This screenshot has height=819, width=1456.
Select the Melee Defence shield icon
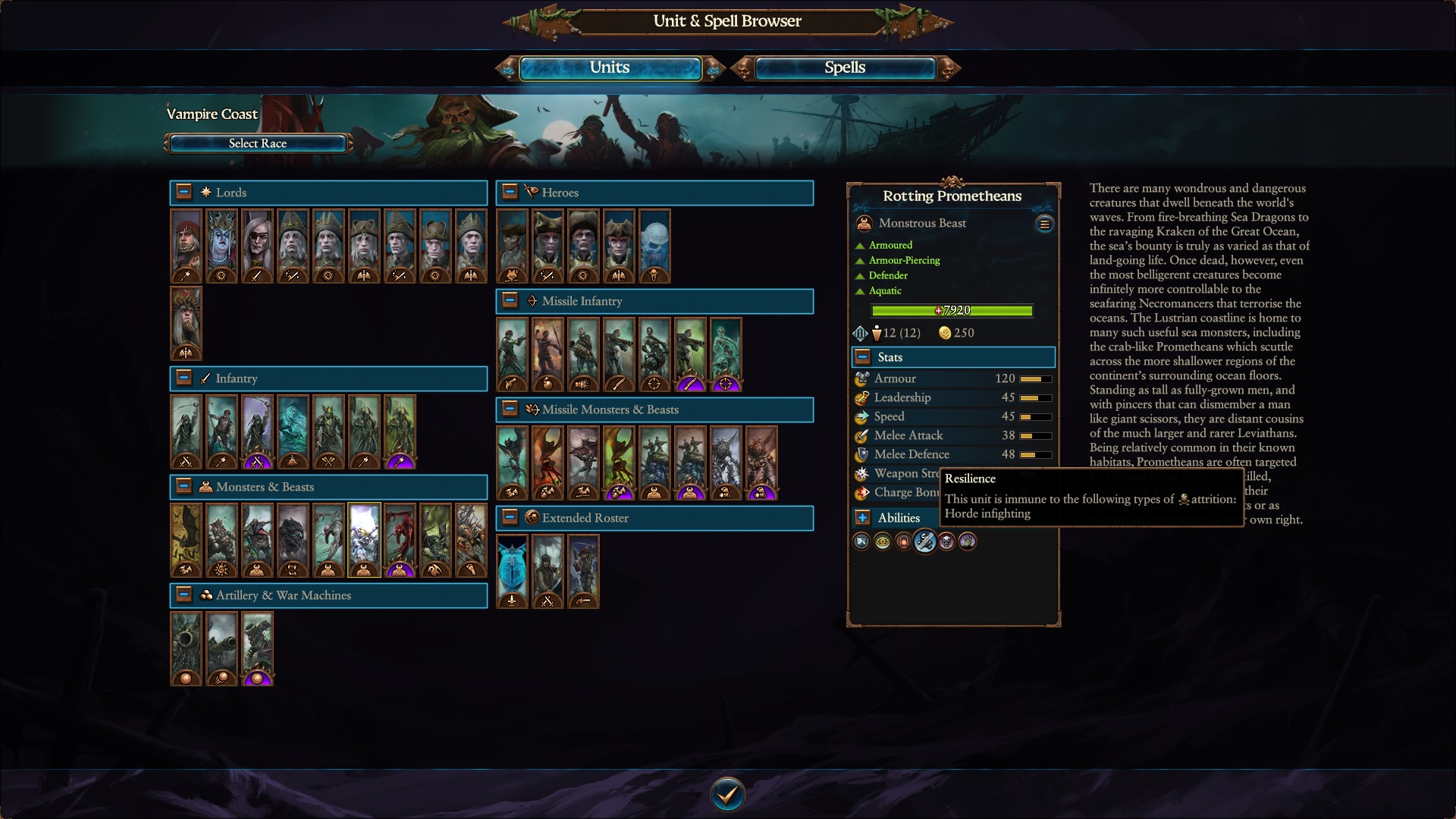click(861, 454)
